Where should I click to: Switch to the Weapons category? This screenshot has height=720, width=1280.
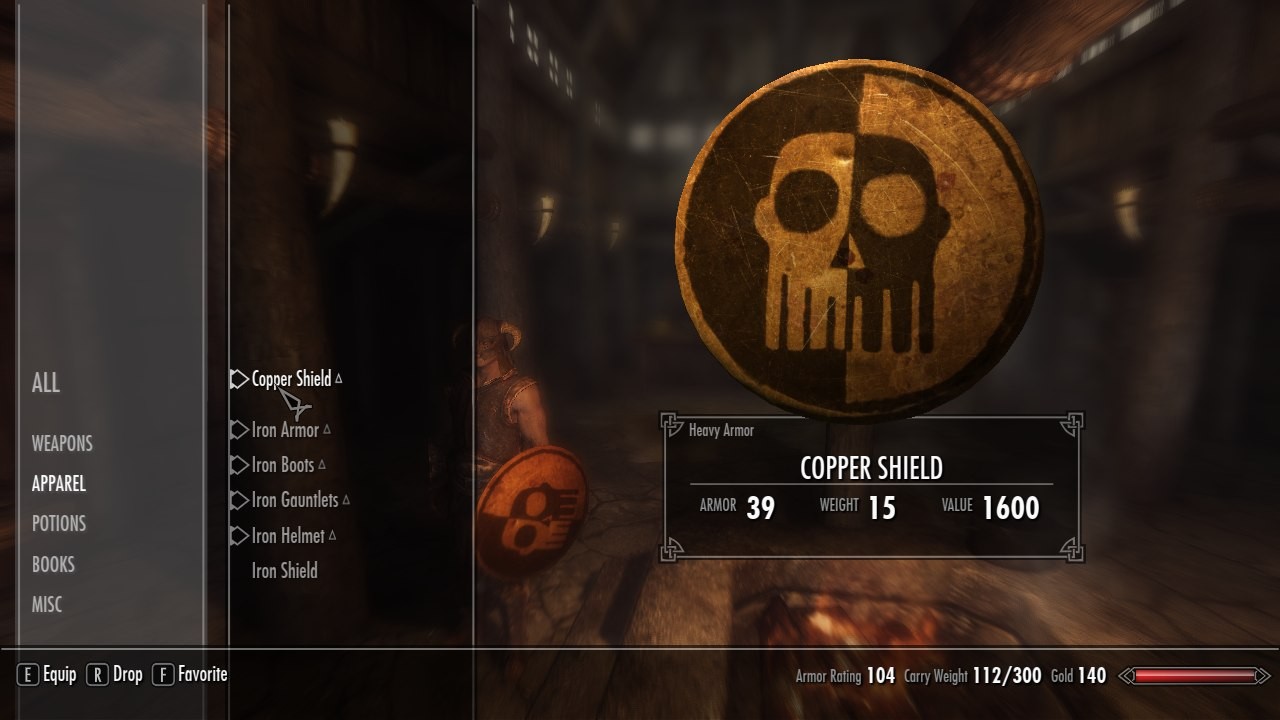(x=62, y=443)
